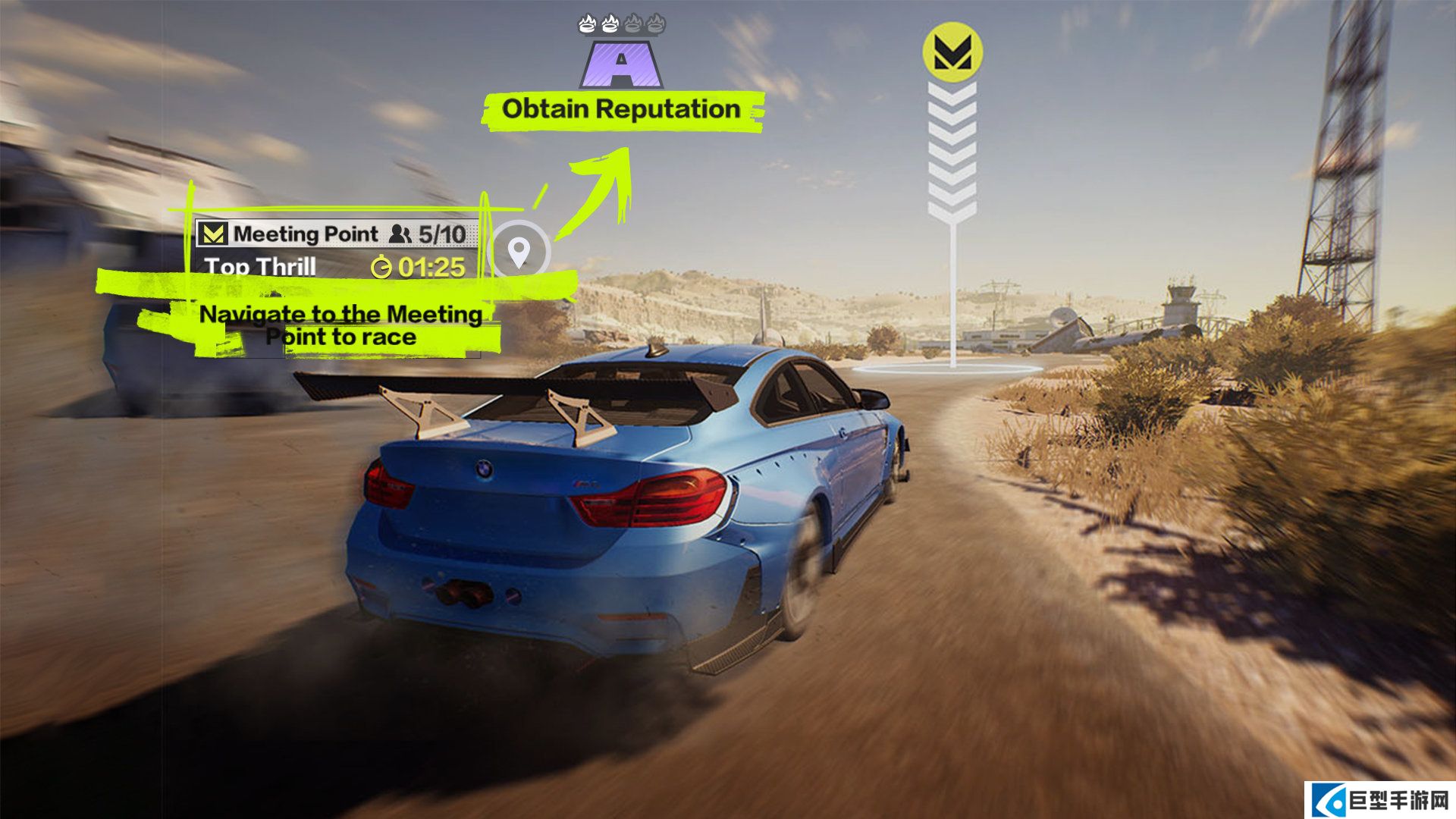Click the location pin icon beside Meeting Point

(519, 250)
